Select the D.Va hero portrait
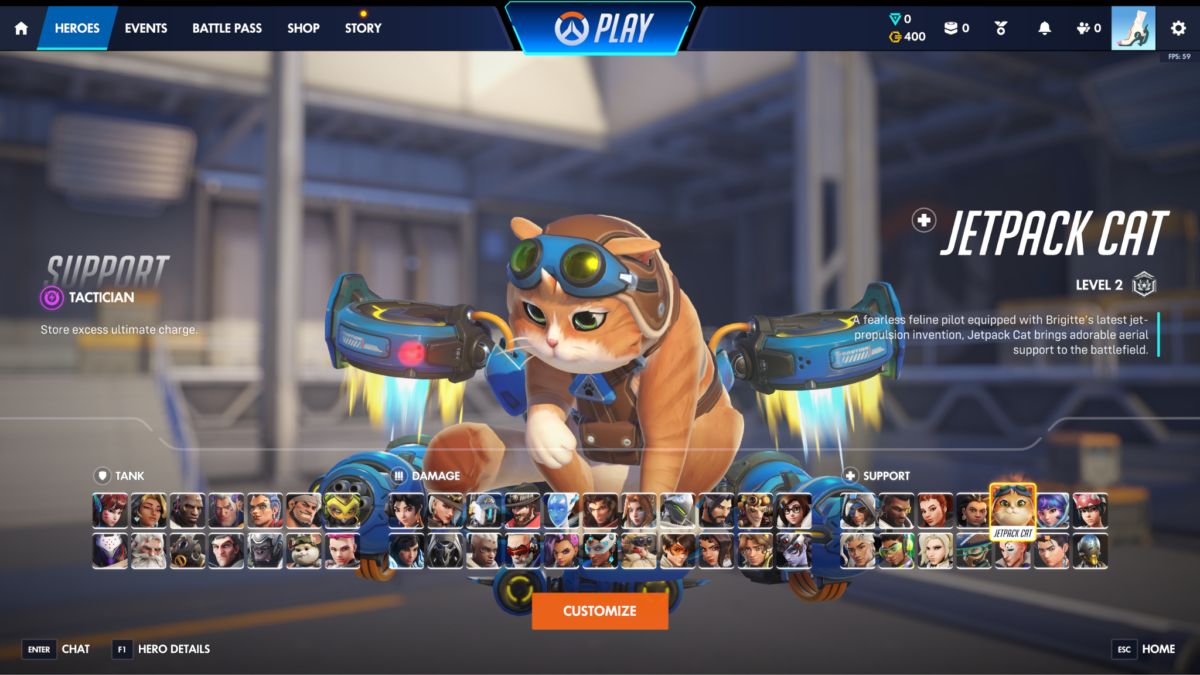Screen dimensions: 1200x675 [110, 510]
